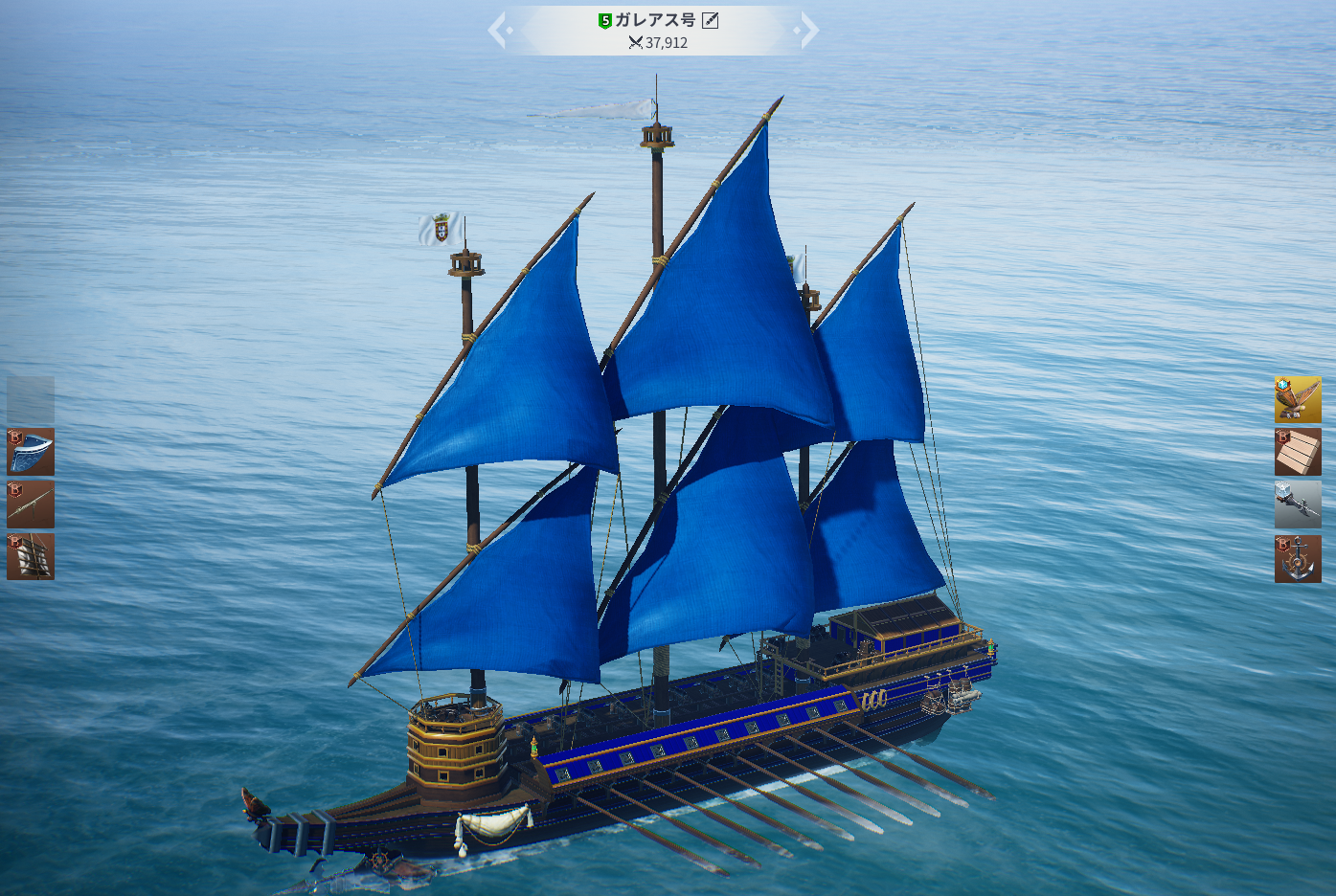Select the blue hull armor plate slot
The height and width of the screenshot is (896, 1336).
(31, 452)
